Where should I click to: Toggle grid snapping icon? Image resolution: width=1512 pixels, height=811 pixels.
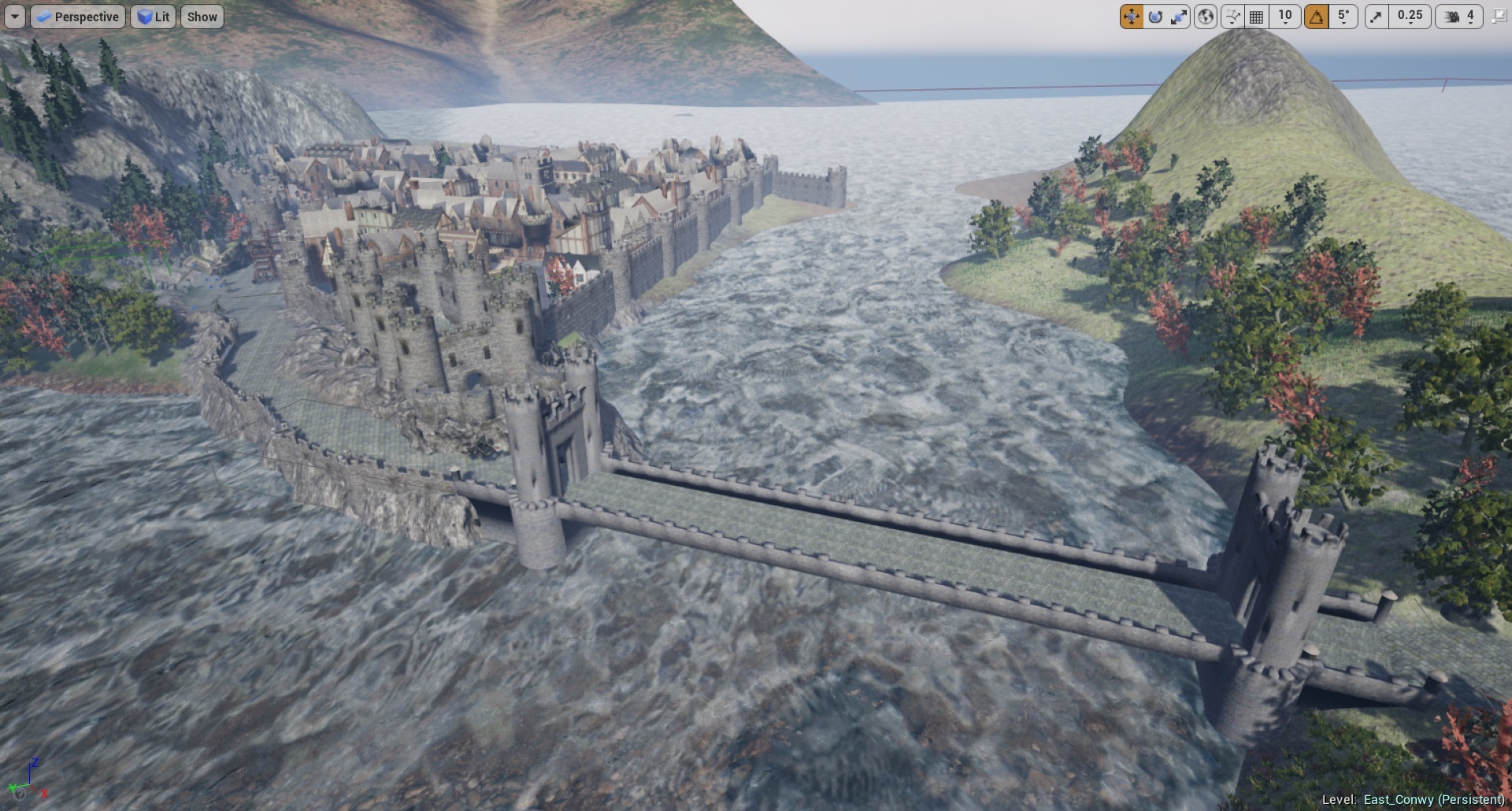click(1257, 17)
